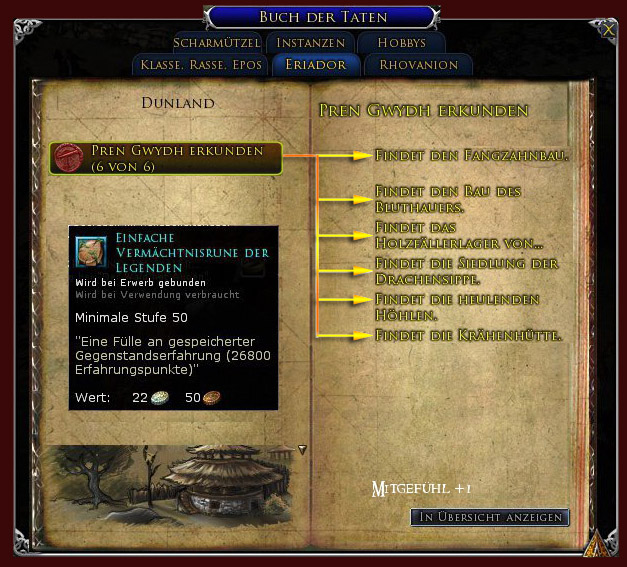The height and width of the screenshot is (567, 627).
Task: Select the Eriador tab
Action: click(x=315, y=65)
